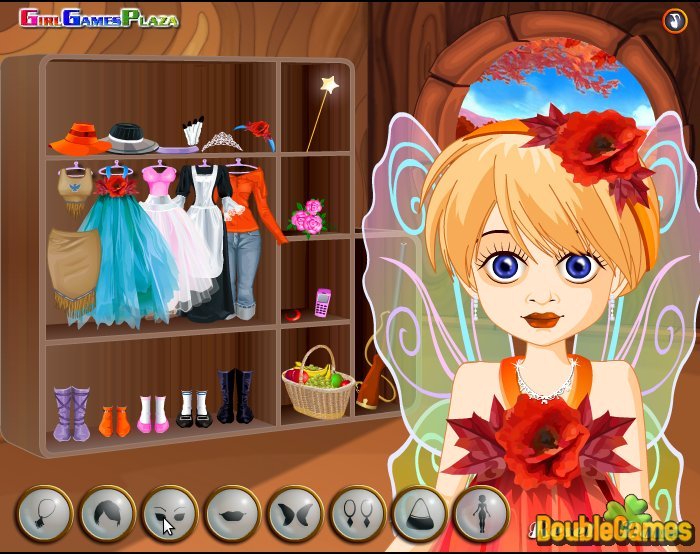Open the GirlGamesPlaza logo link
This screenshot has width=700, height=554.
click(x=98, y=19)
